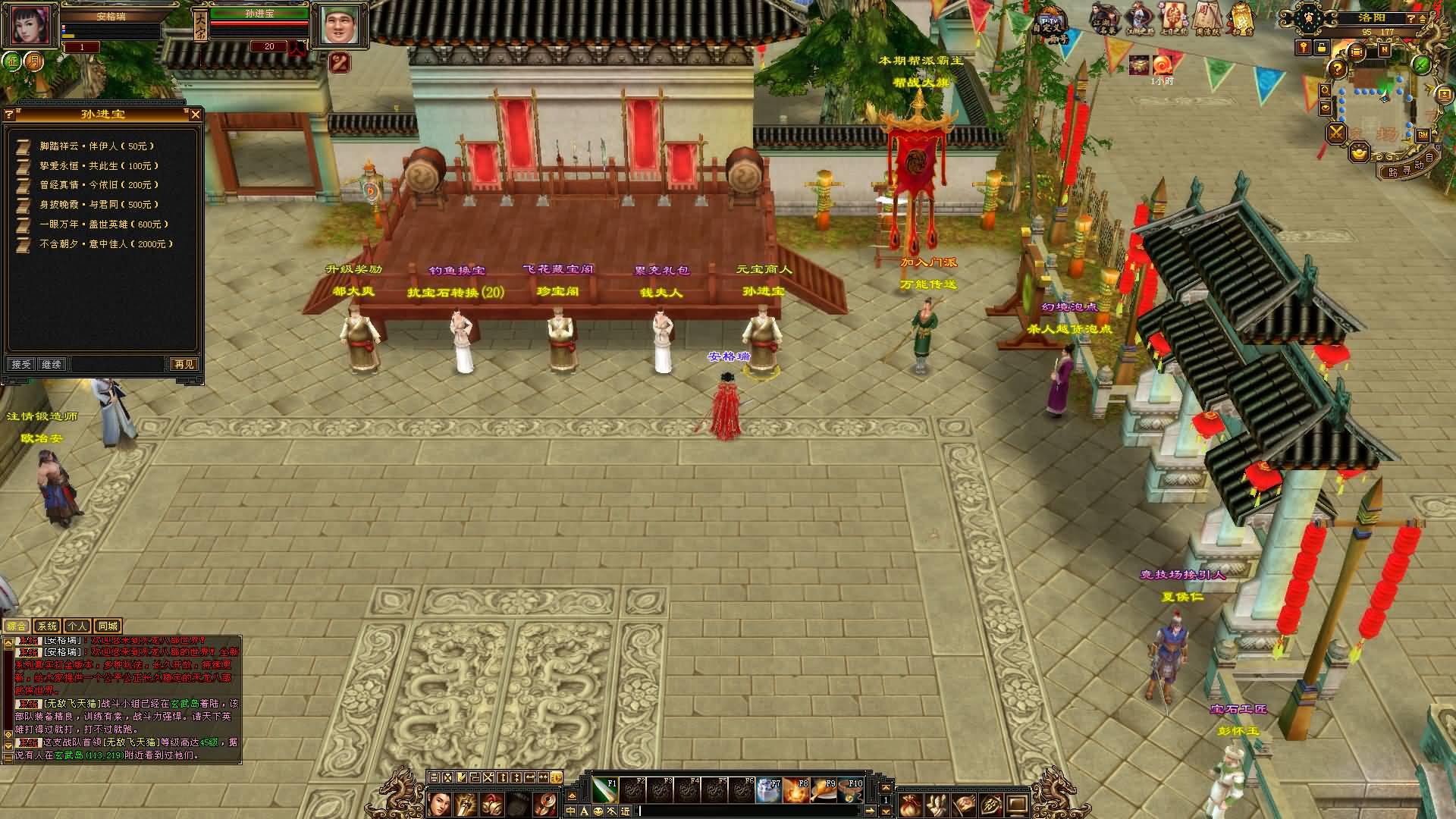Click the chat text input field
This screenshot has width=1456, height=819.
758,811
